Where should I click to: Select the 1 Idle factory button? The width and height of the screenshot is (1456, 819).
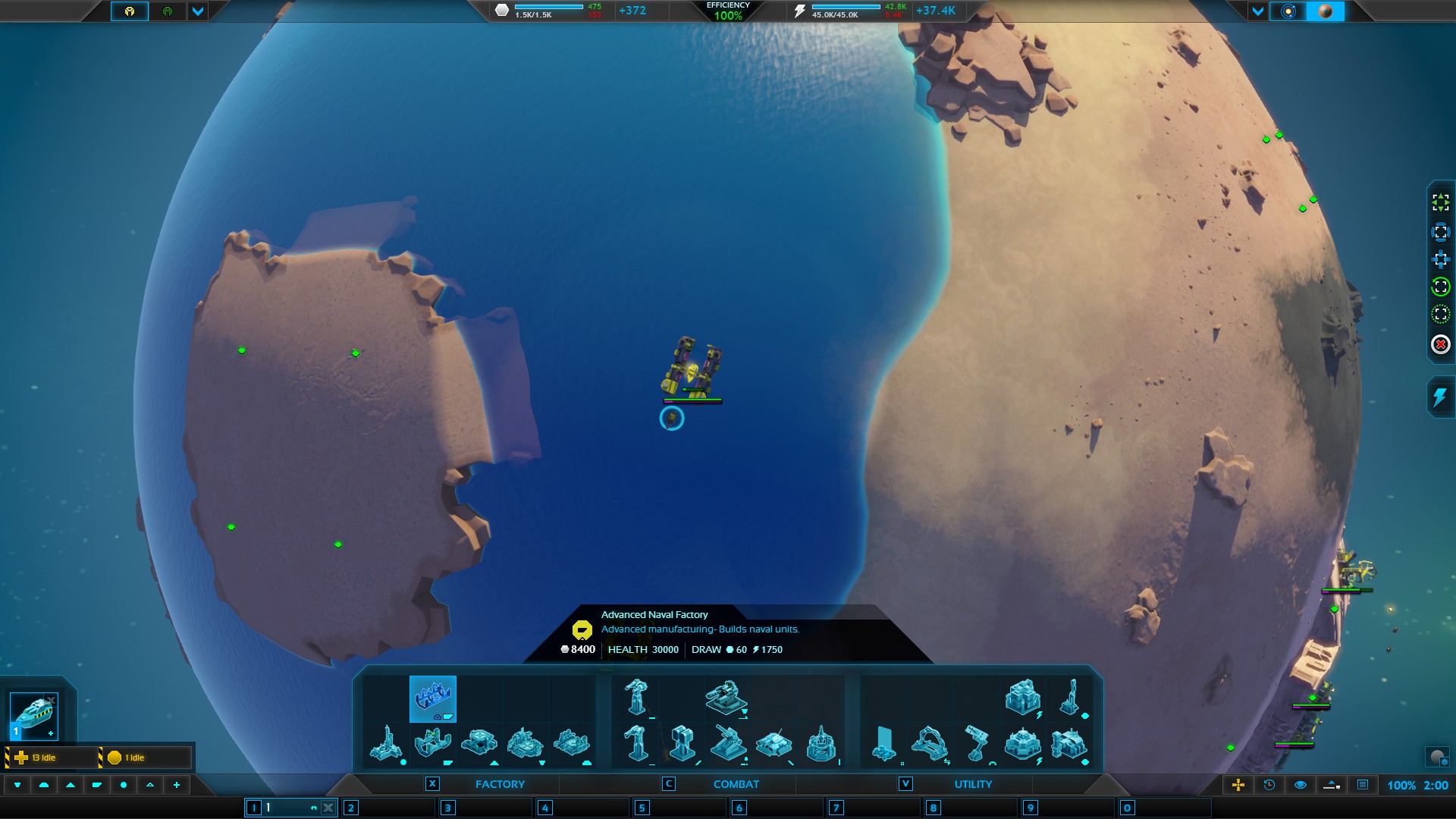145,758
